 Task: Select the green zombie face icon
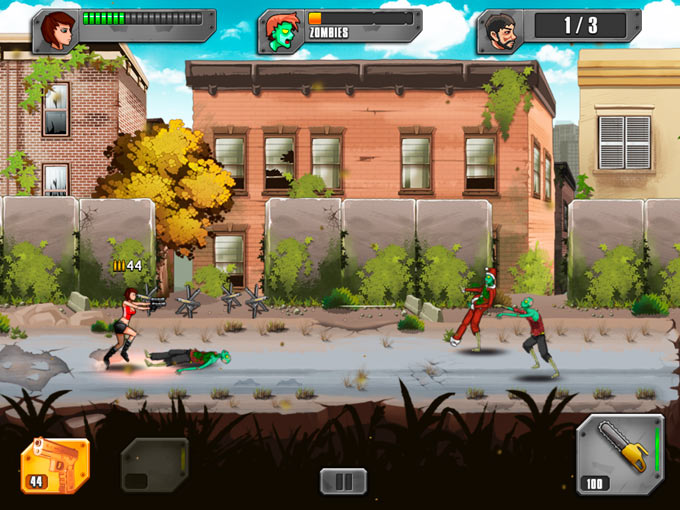(x=279, y=32)
